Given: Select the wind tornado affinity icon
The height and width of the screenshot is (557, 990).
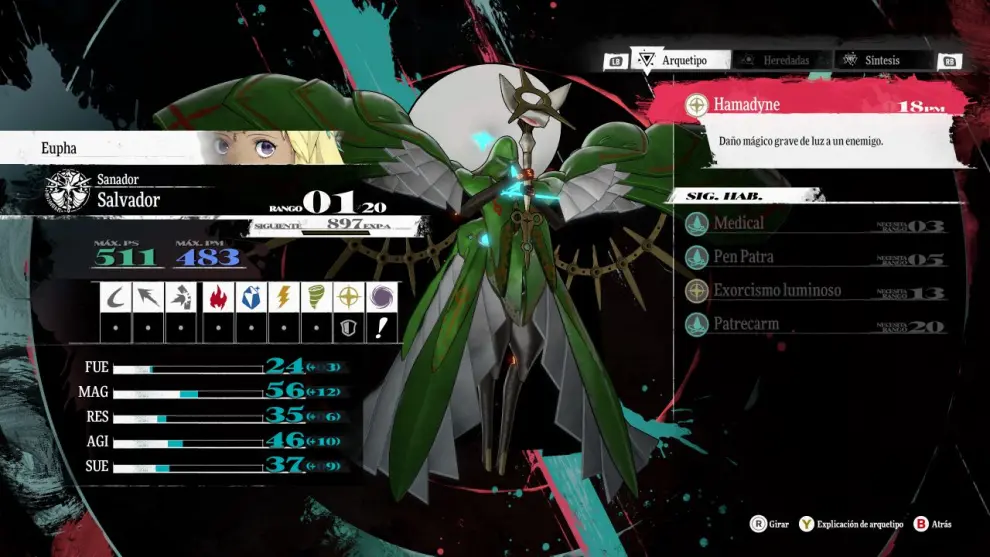Looking at the screenshot, I should pyautogui.click(x=316, y=297).
